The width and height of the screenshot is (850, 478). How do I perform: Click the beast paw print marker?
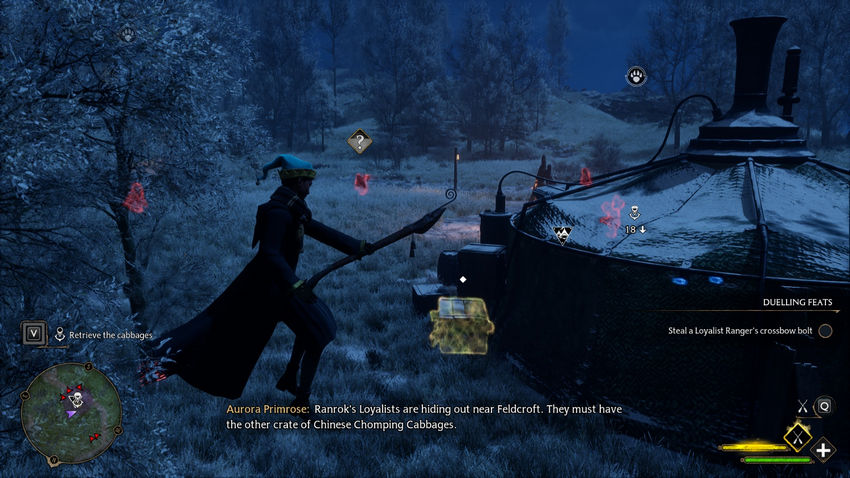(x=636, y=76)
